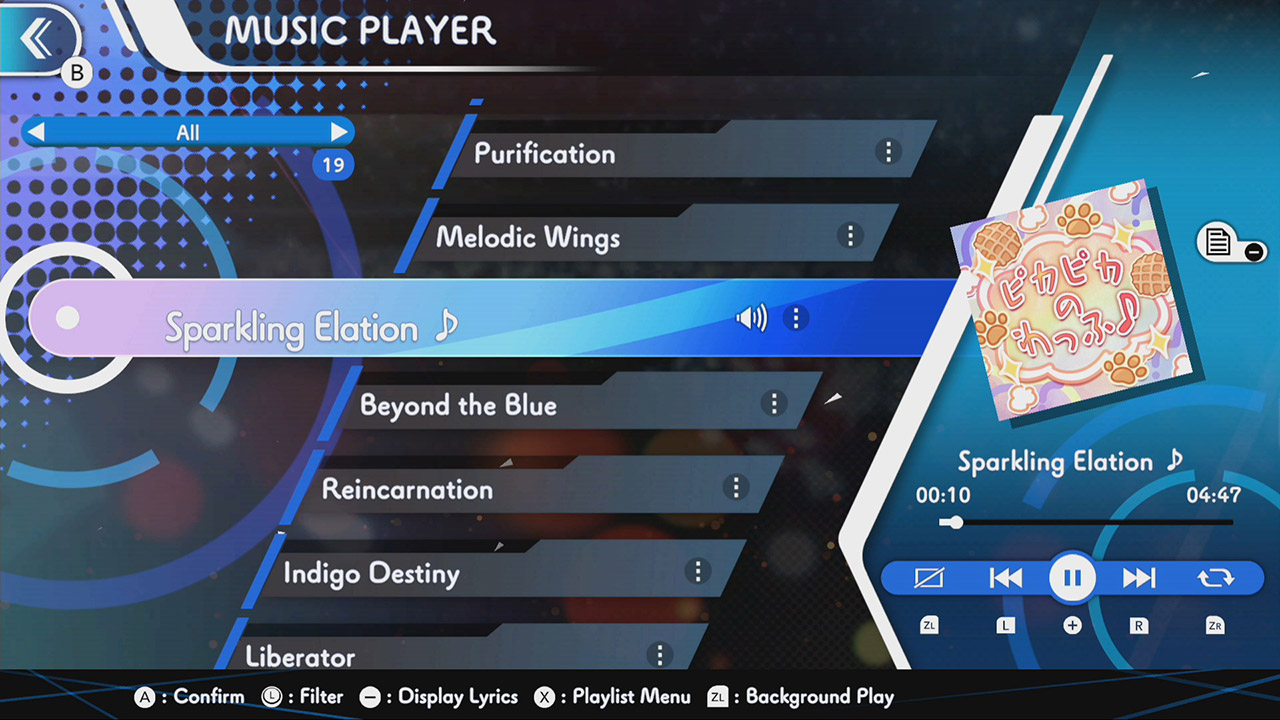Show lyrics with the document icon

point(1220,242)
